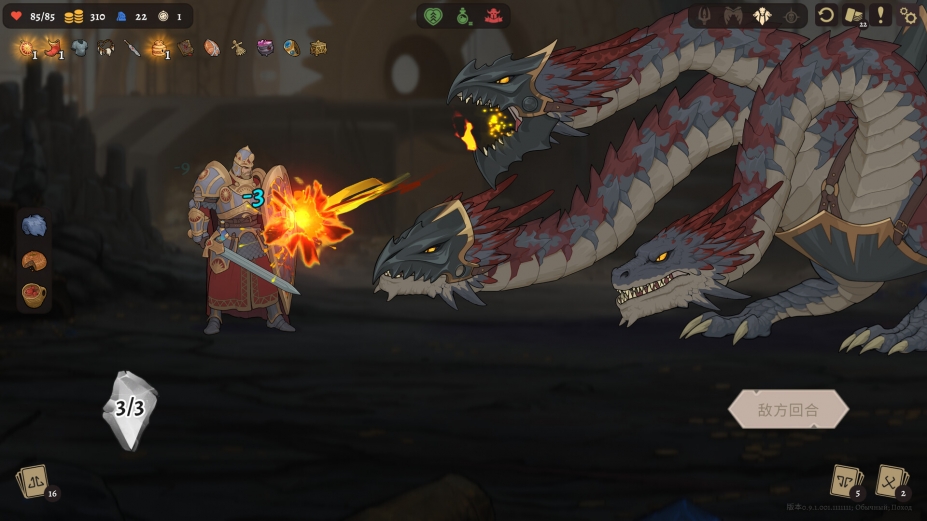
Task: Click the enemy turn button
Action: [x=788, y=409]
